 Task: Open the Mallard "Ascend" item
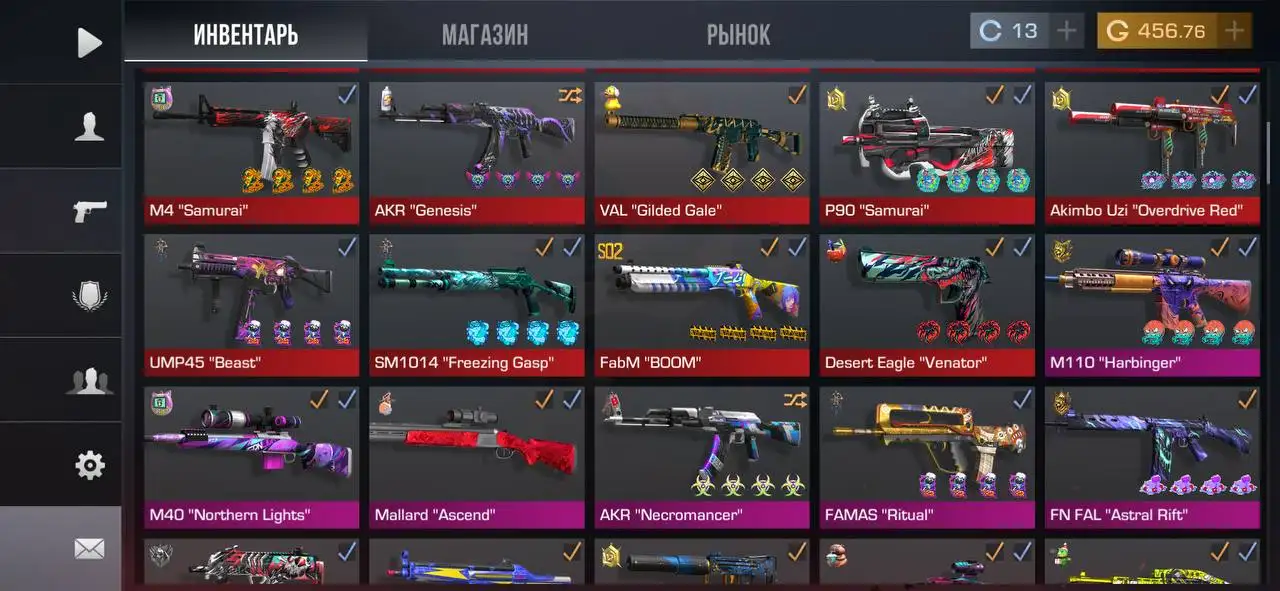tap(476, 455)
